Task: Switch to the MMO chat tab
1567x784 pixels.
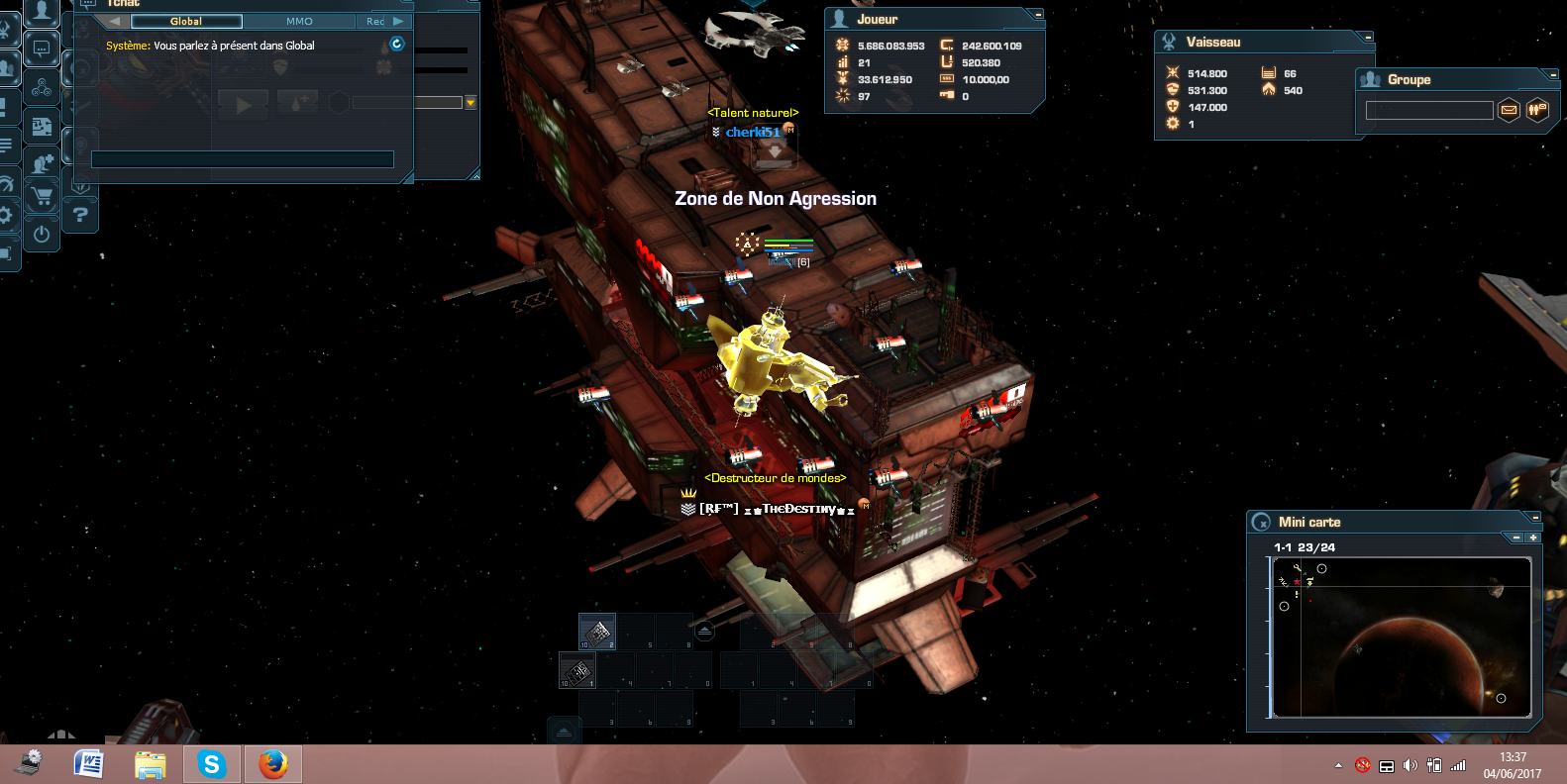Action: (x=299, y=21)
